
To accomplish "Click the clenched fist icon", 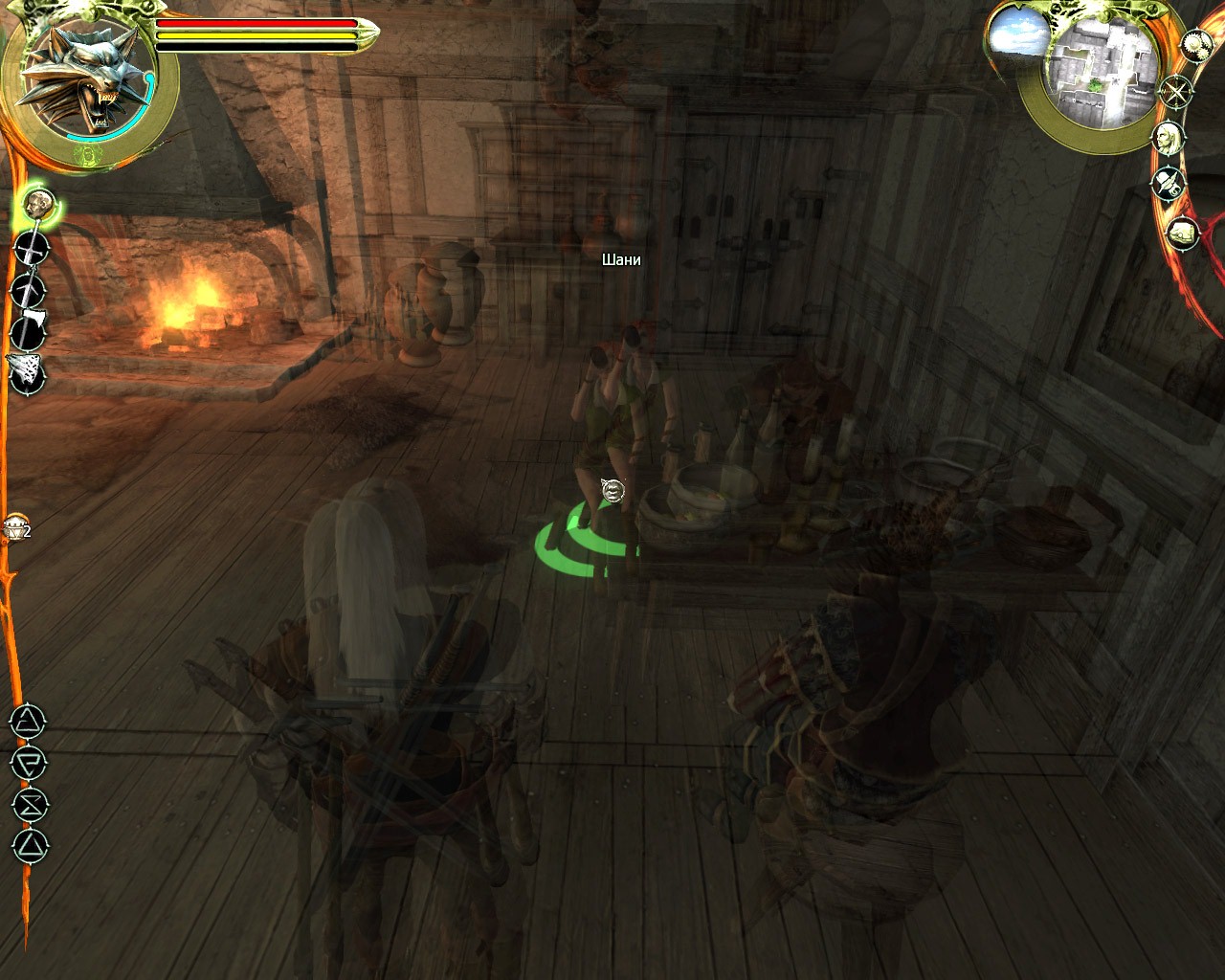I will coord(1183,233).
